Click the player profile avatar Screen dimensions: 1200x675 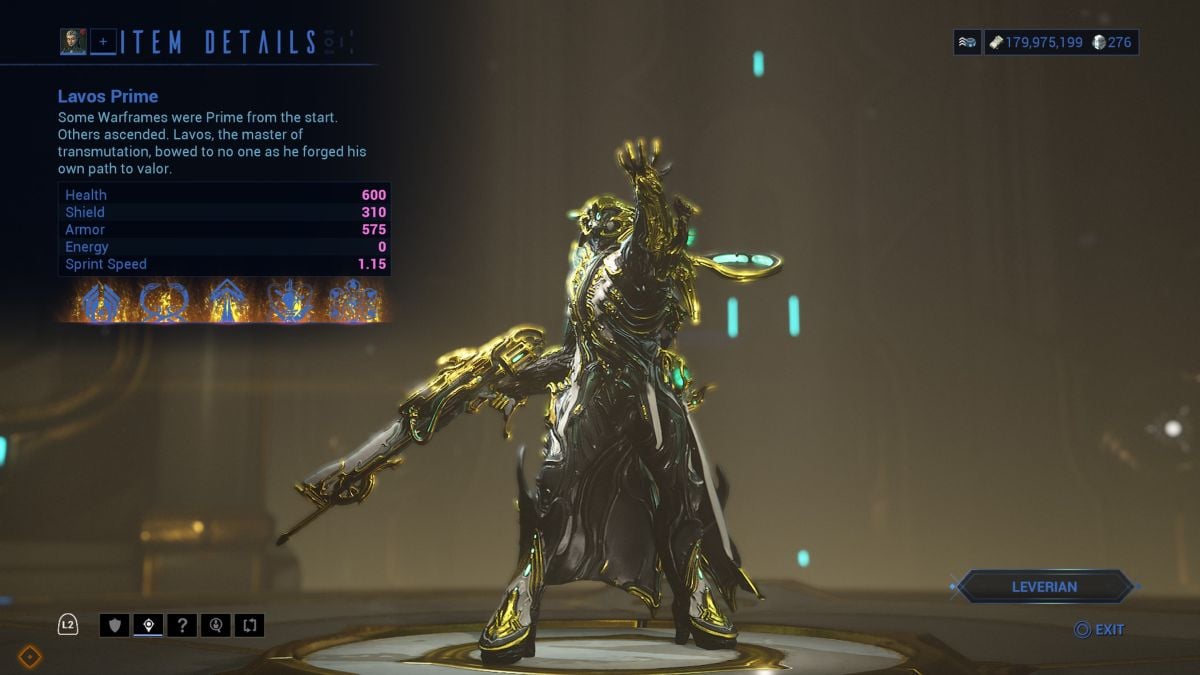[x=72, y=41]
